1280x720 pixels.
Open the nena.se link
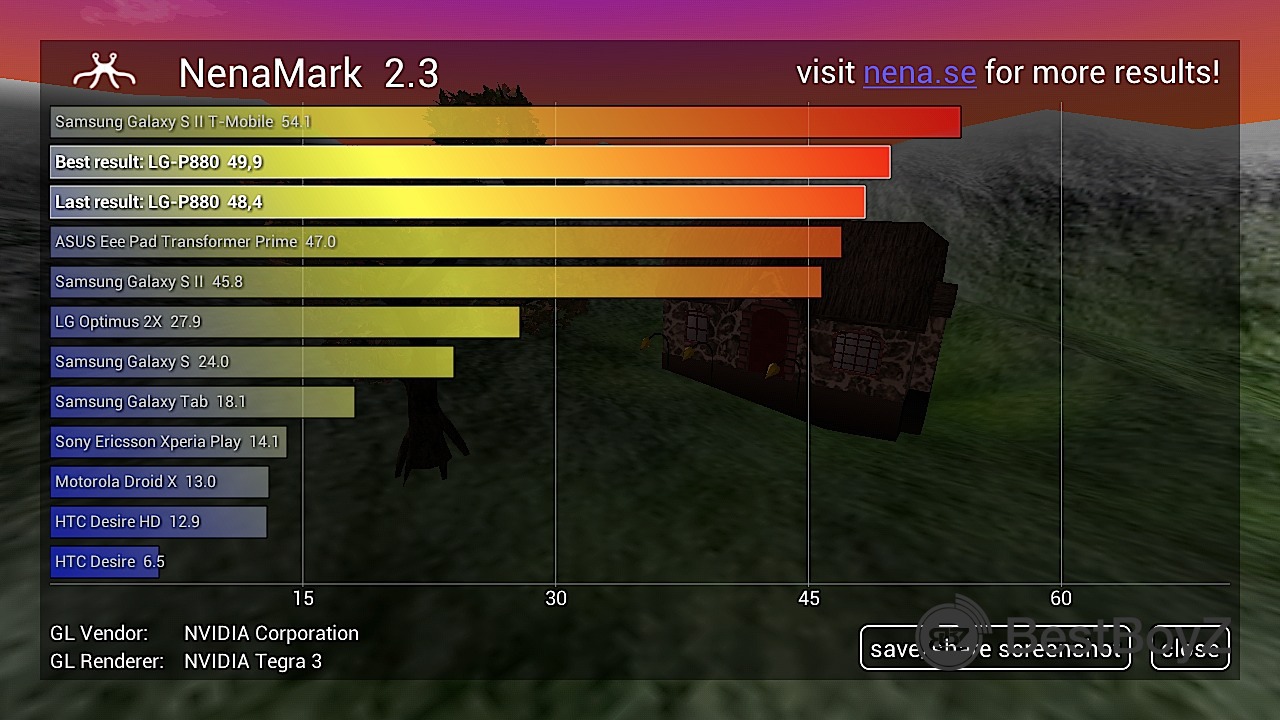pos(919,73)
